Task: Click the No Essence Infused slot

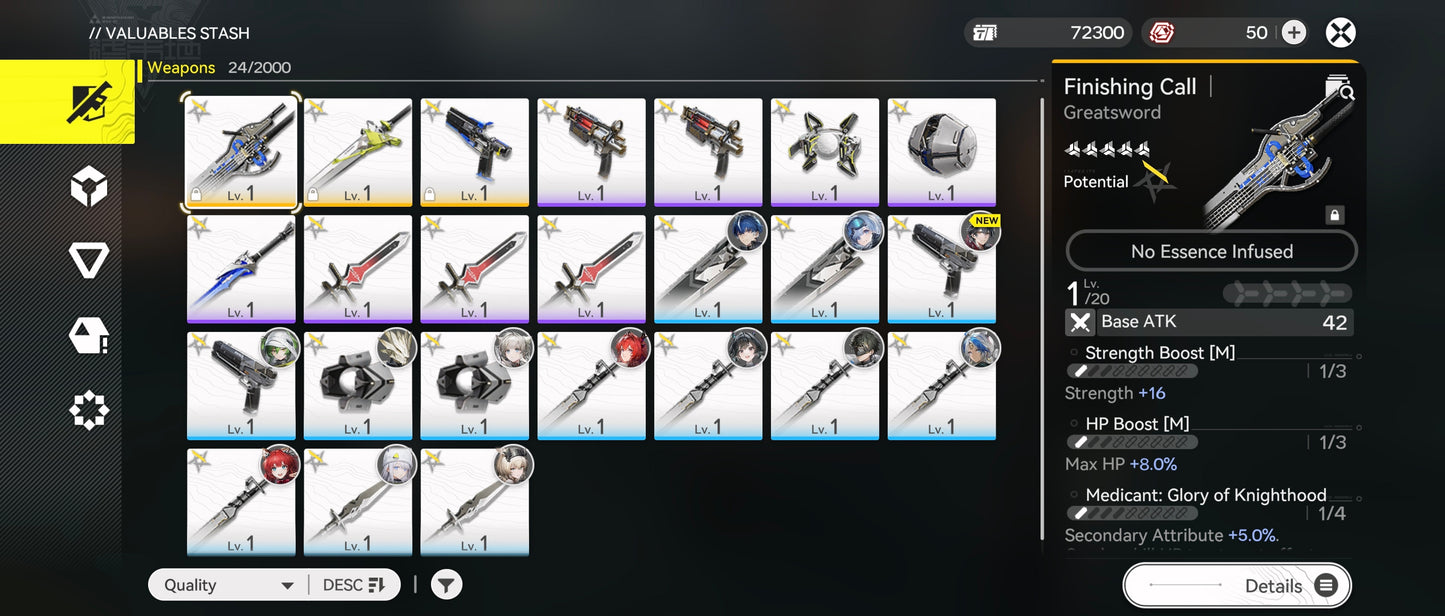Action: 1211,252
